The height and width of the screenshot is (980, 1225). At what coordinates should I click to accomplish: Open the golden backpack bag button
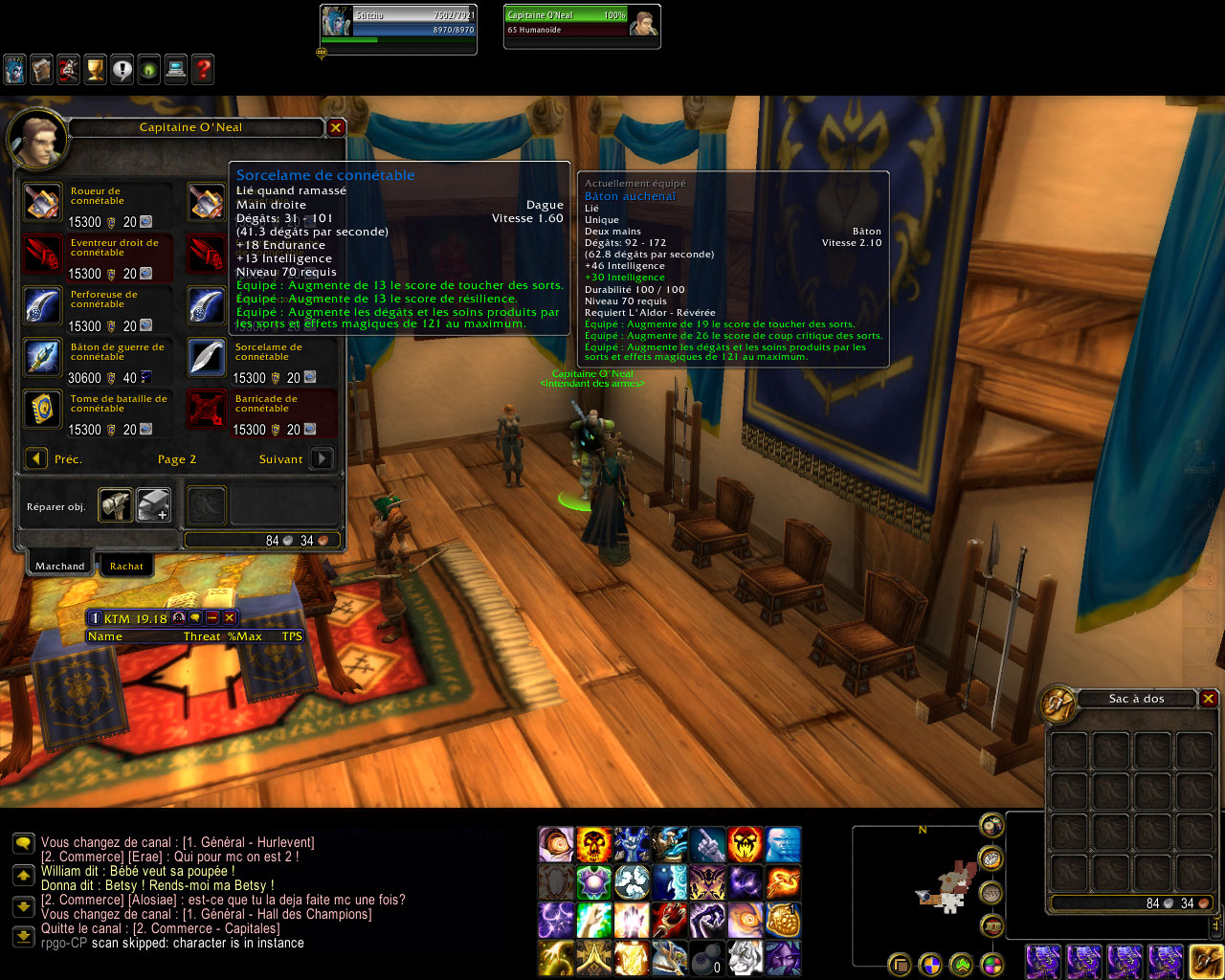(x=1206, y=960)
